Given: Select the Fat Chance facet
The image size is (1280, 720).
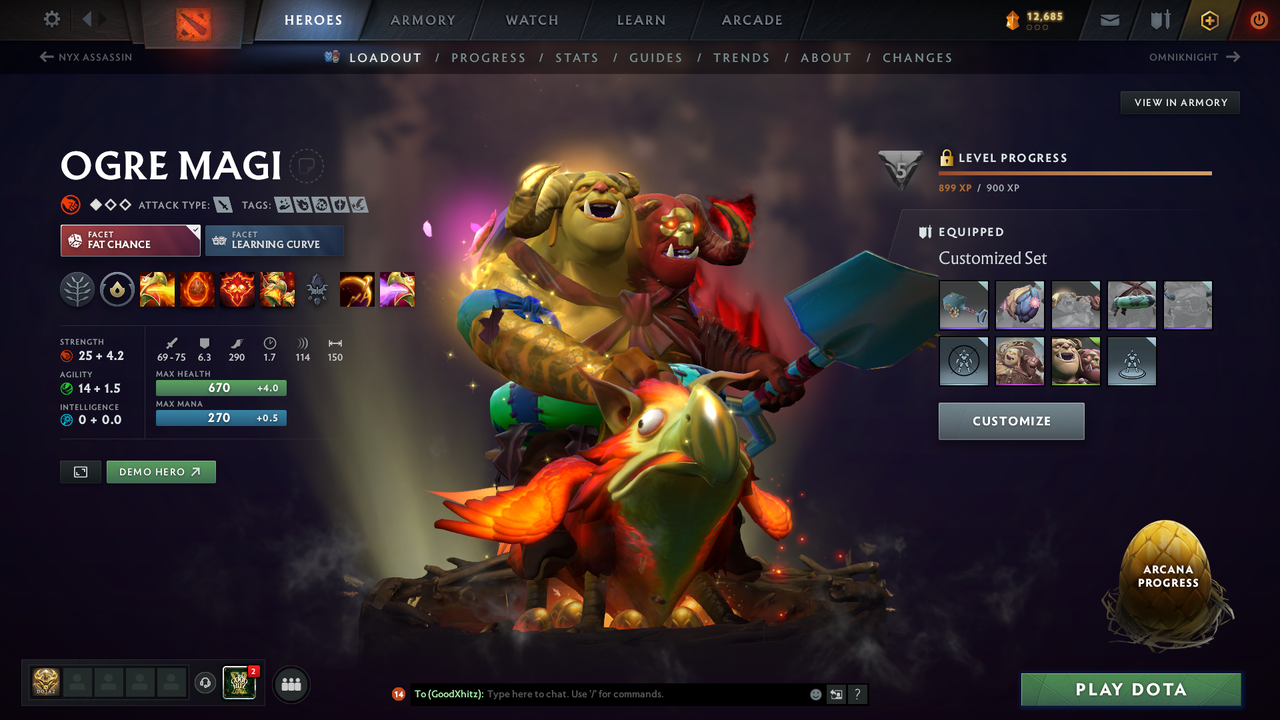Looking at the screenshot, I should tap(130, 241).
